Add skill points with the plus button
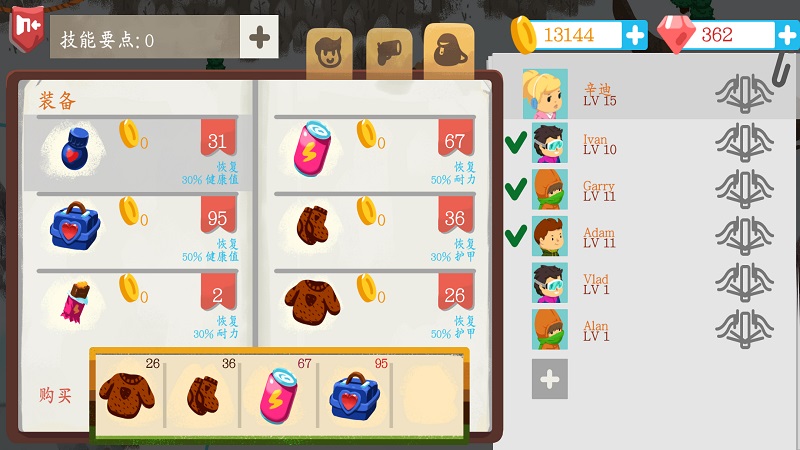Viewport: 800px width, 450px height. coord(259,38)
